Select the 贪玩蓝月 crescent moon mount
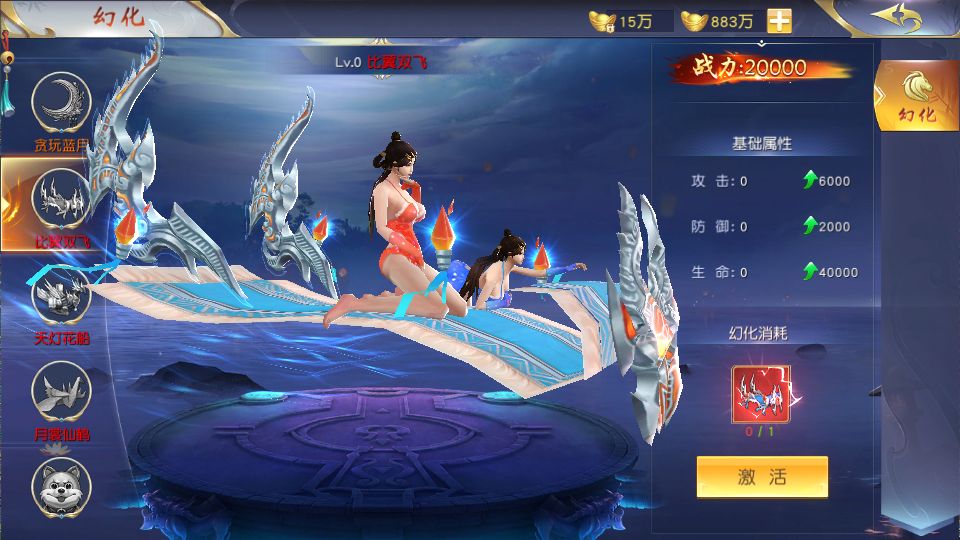The width and height of the screenshot is (960, 540). click(62, 103)
